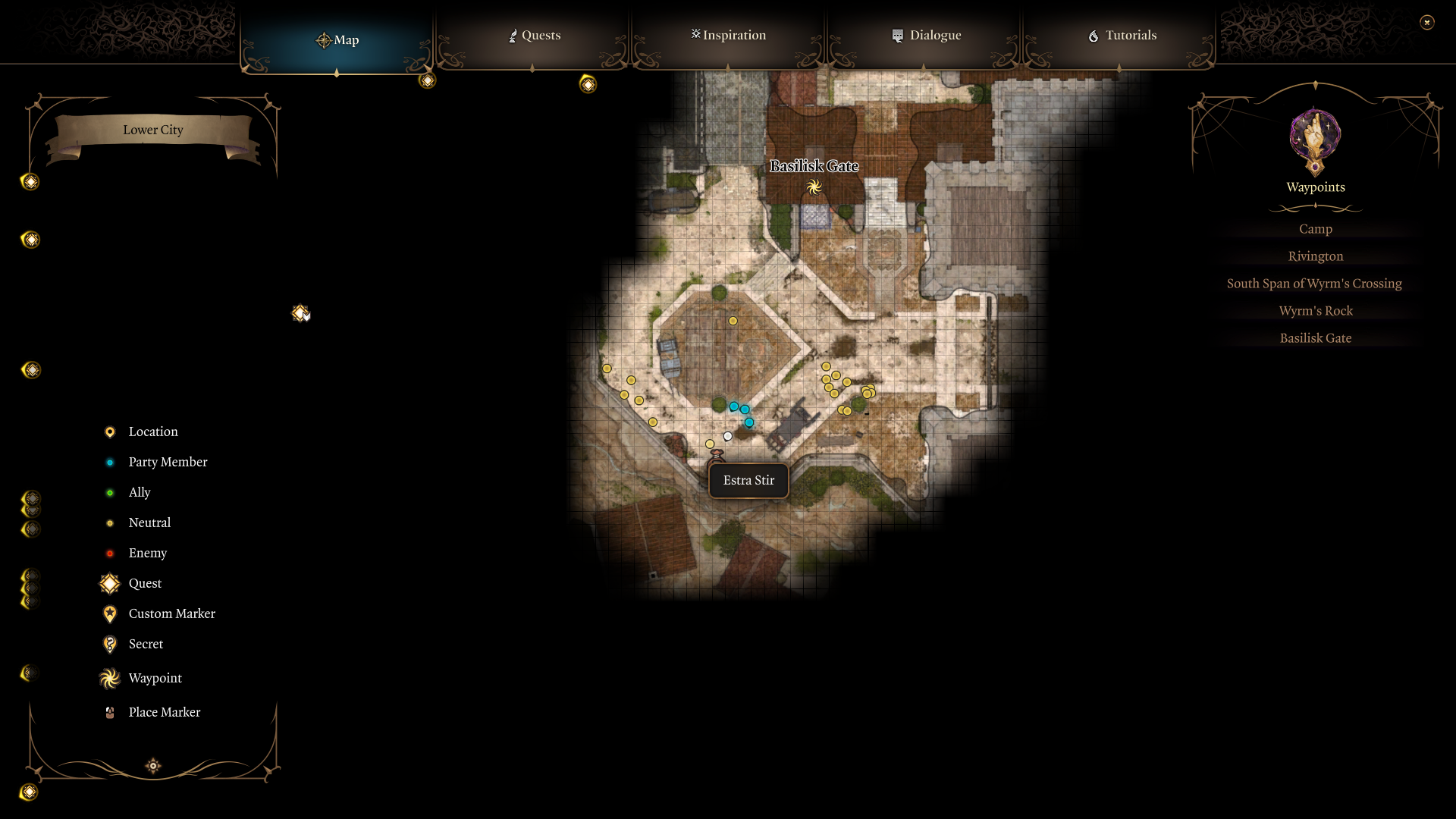The height and width of the screenshot is (819, 1456).
Task: Open the Tutorials tab
Action: 1121,35
